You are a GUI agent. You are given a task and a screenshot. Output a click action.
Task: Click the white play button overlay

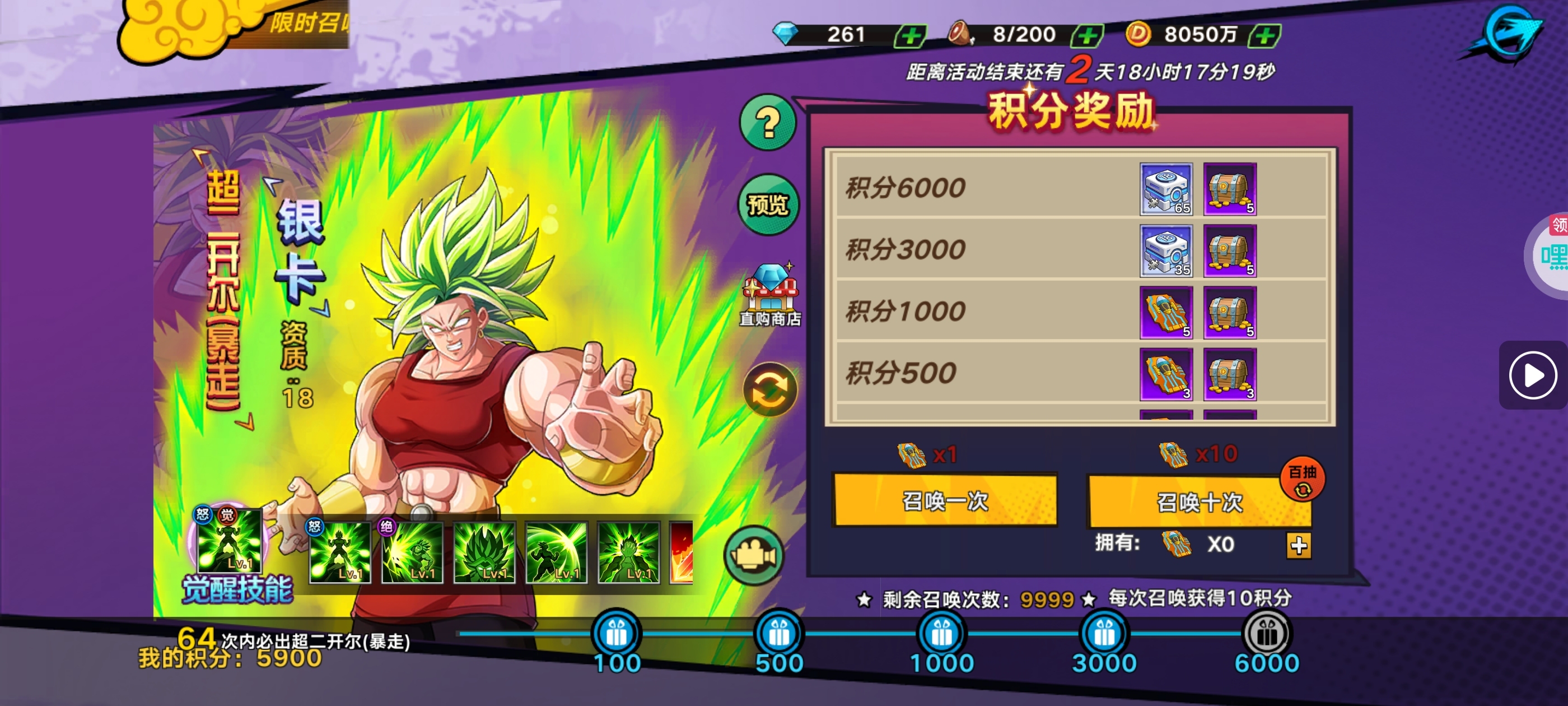point(1532,375)
